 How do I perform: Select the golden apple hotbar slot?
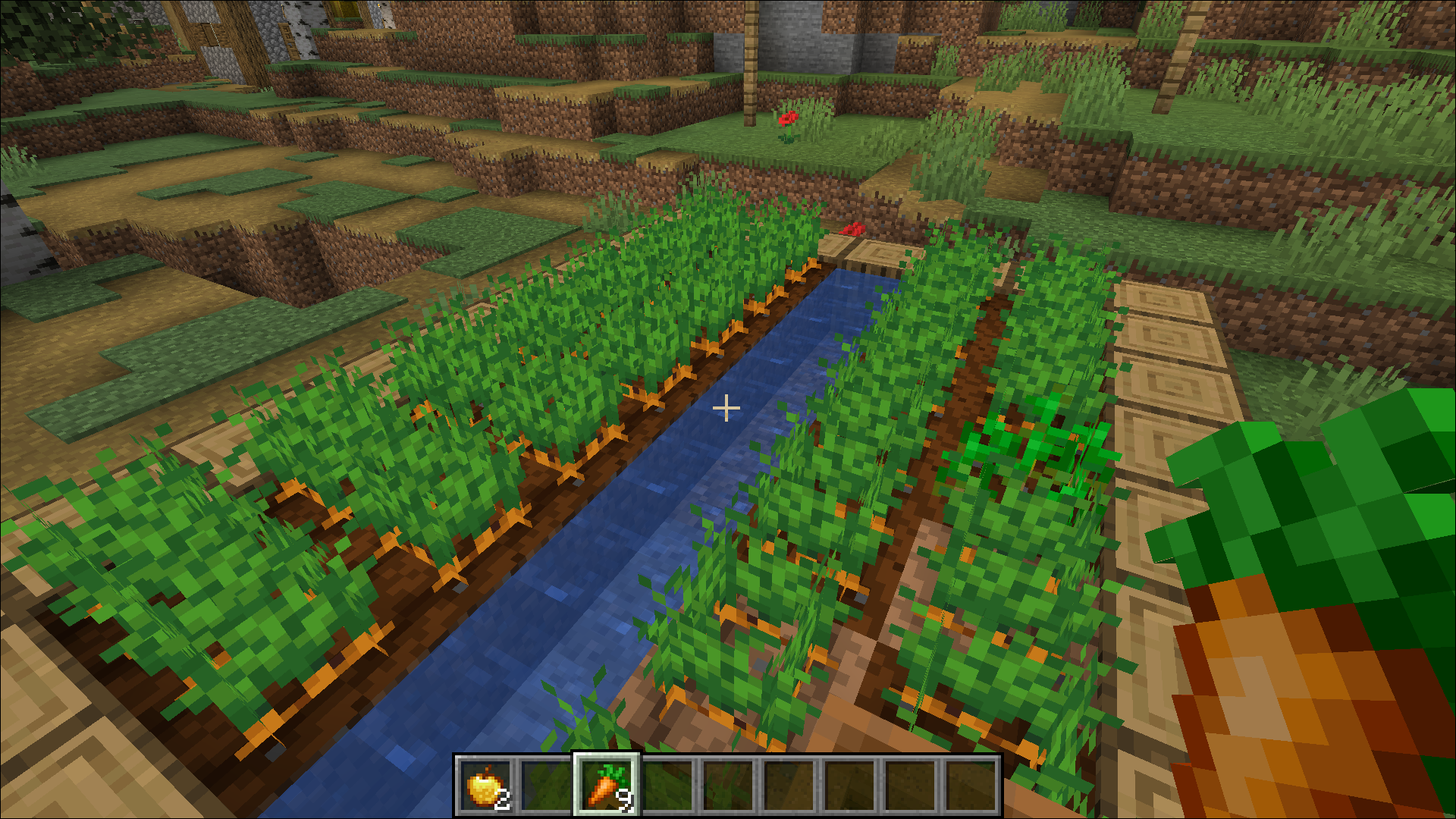point(485,786)
